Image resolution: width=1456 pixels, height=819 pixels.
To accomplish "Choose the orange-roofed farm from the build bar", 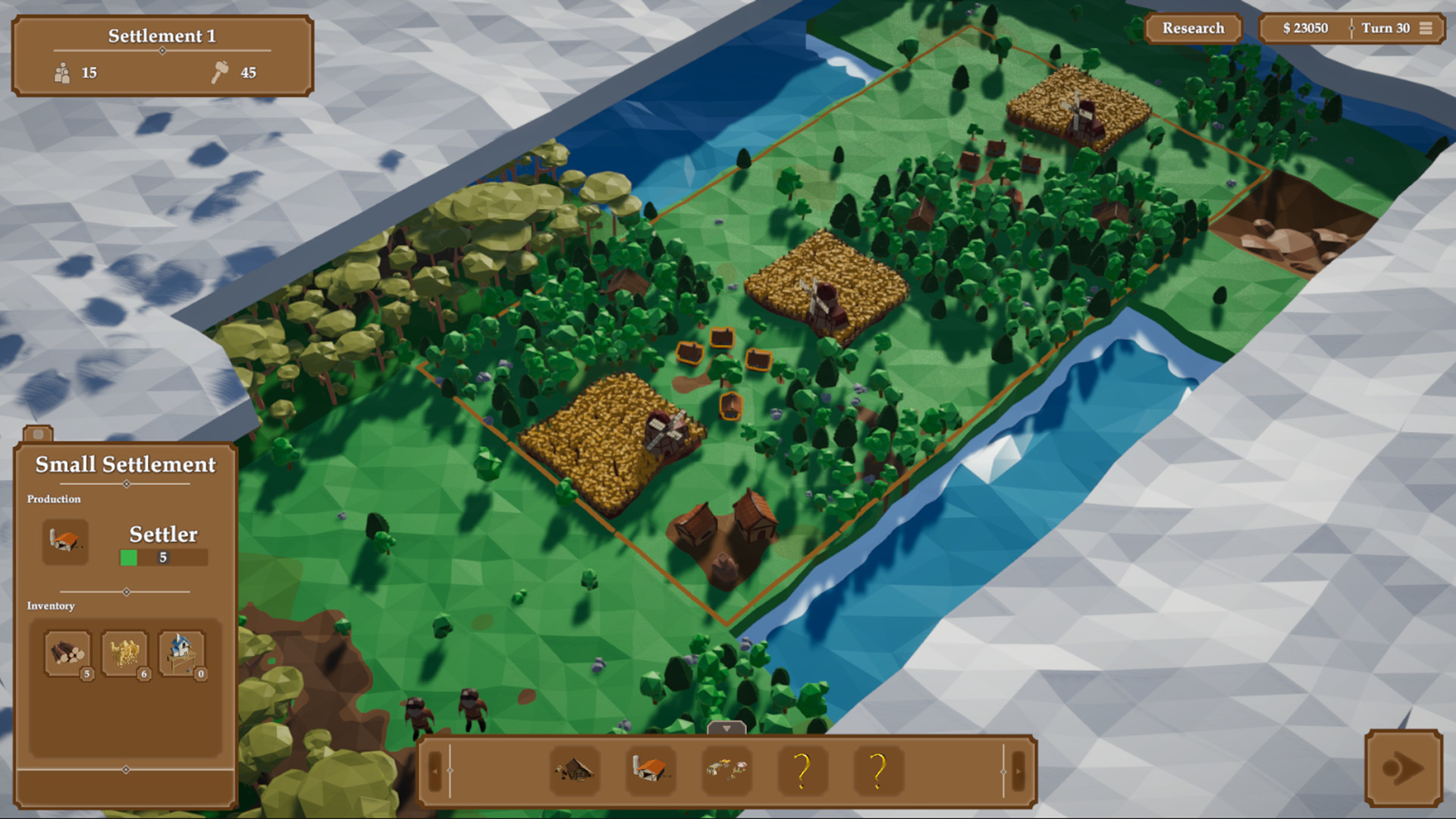I will point(649,770).
